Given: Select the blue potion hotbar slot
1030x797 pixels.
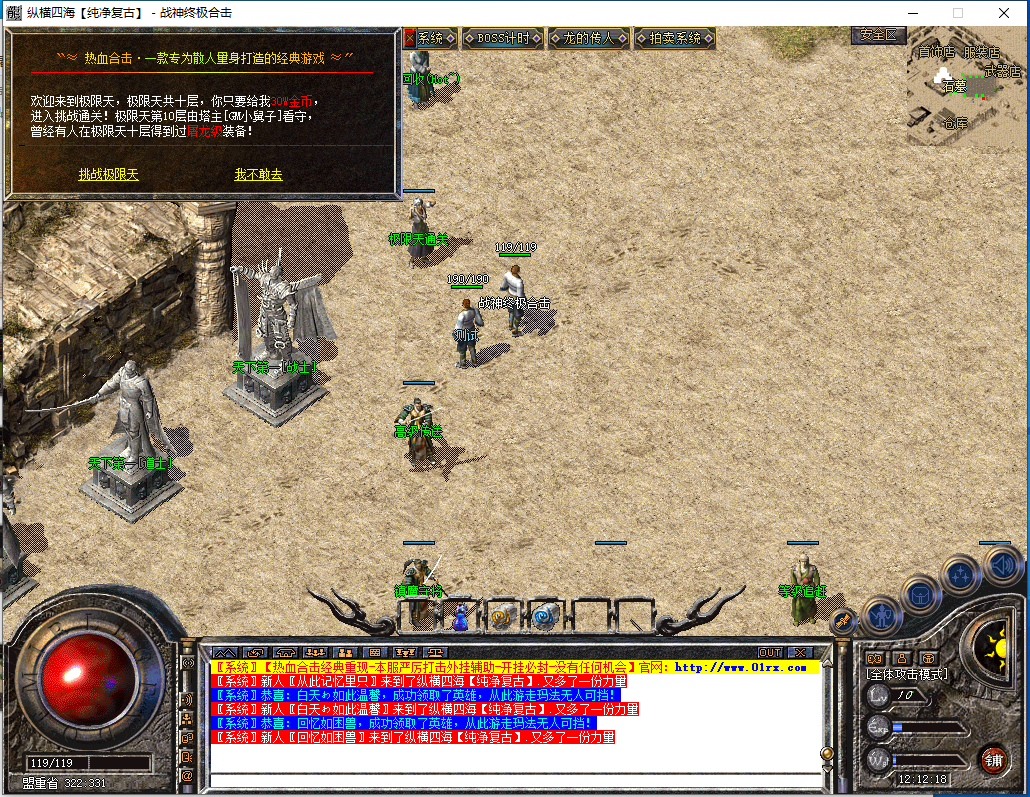Looking at the screenshot, I should point(460,617).
